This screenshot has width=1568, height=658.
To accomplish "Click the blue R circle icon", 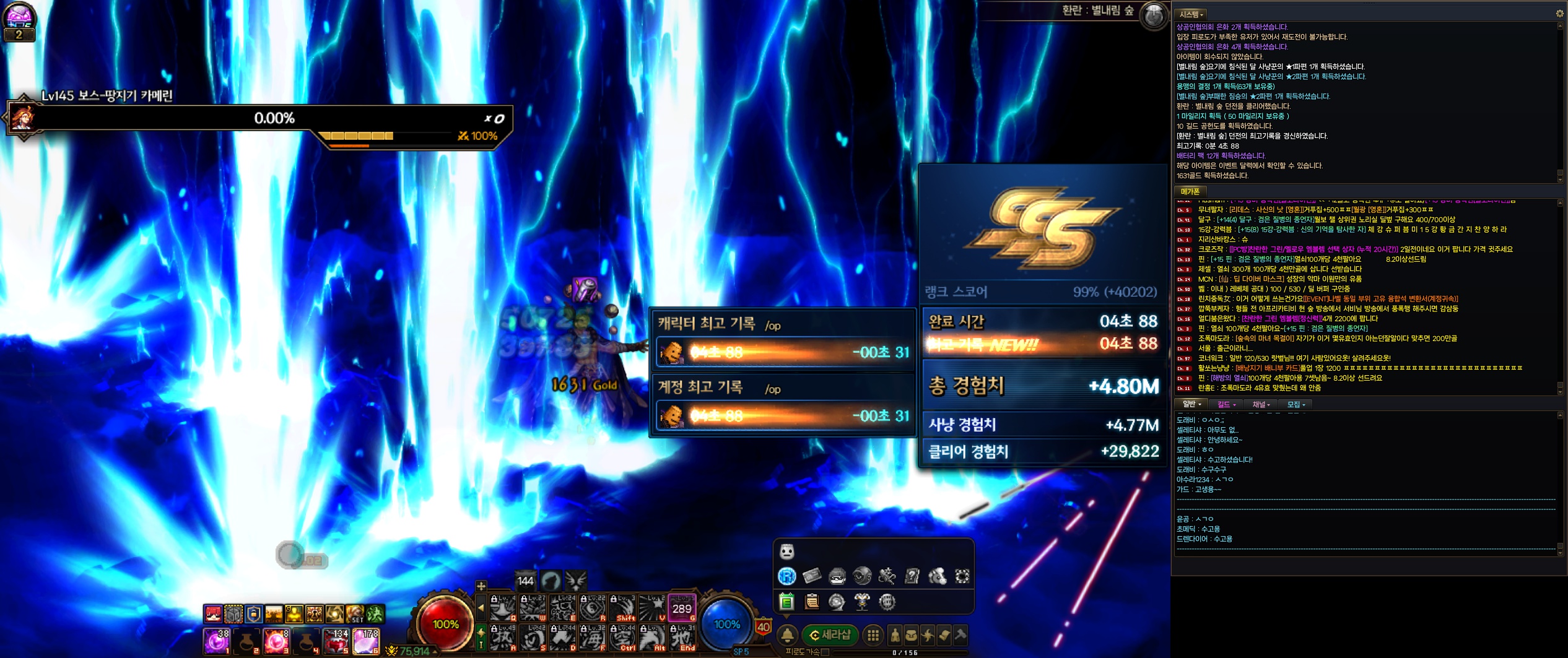I will (x=786, y=576).
